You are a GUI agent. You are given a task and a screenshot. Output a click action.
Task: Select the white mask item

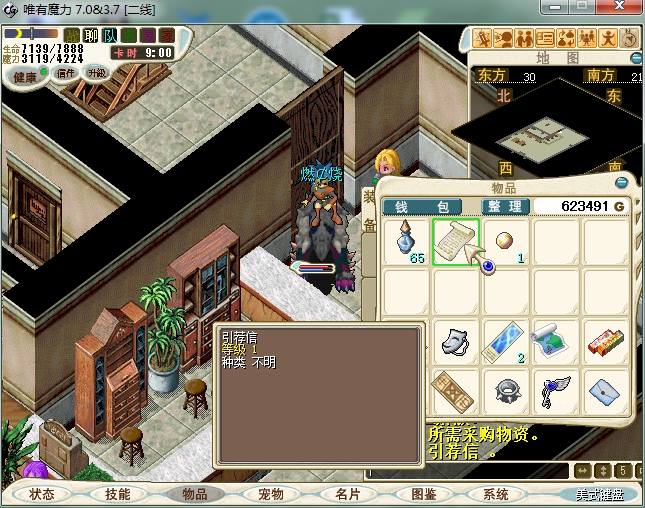click(456, 341)
